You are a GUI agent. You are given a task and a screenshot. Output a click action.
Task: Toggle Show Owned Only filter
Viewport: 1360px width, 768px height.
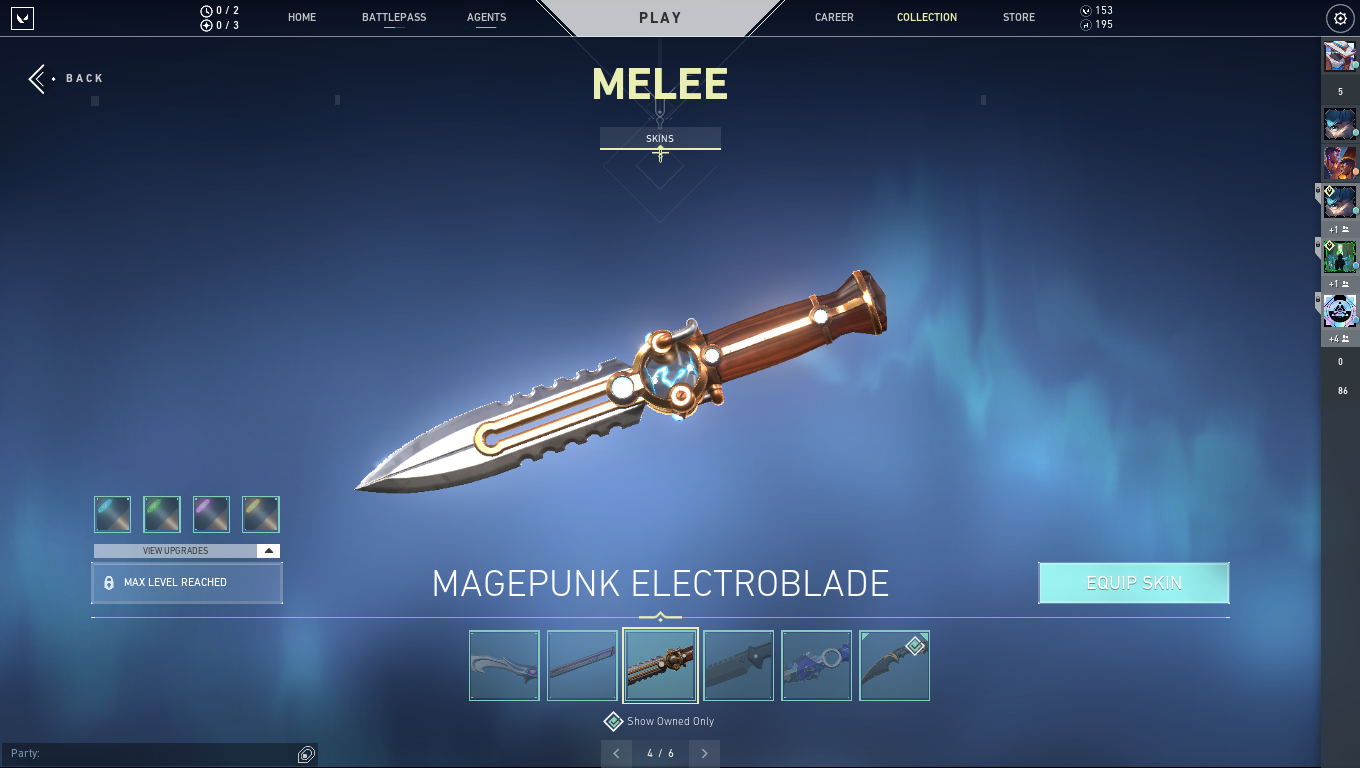tap(660, 721)
